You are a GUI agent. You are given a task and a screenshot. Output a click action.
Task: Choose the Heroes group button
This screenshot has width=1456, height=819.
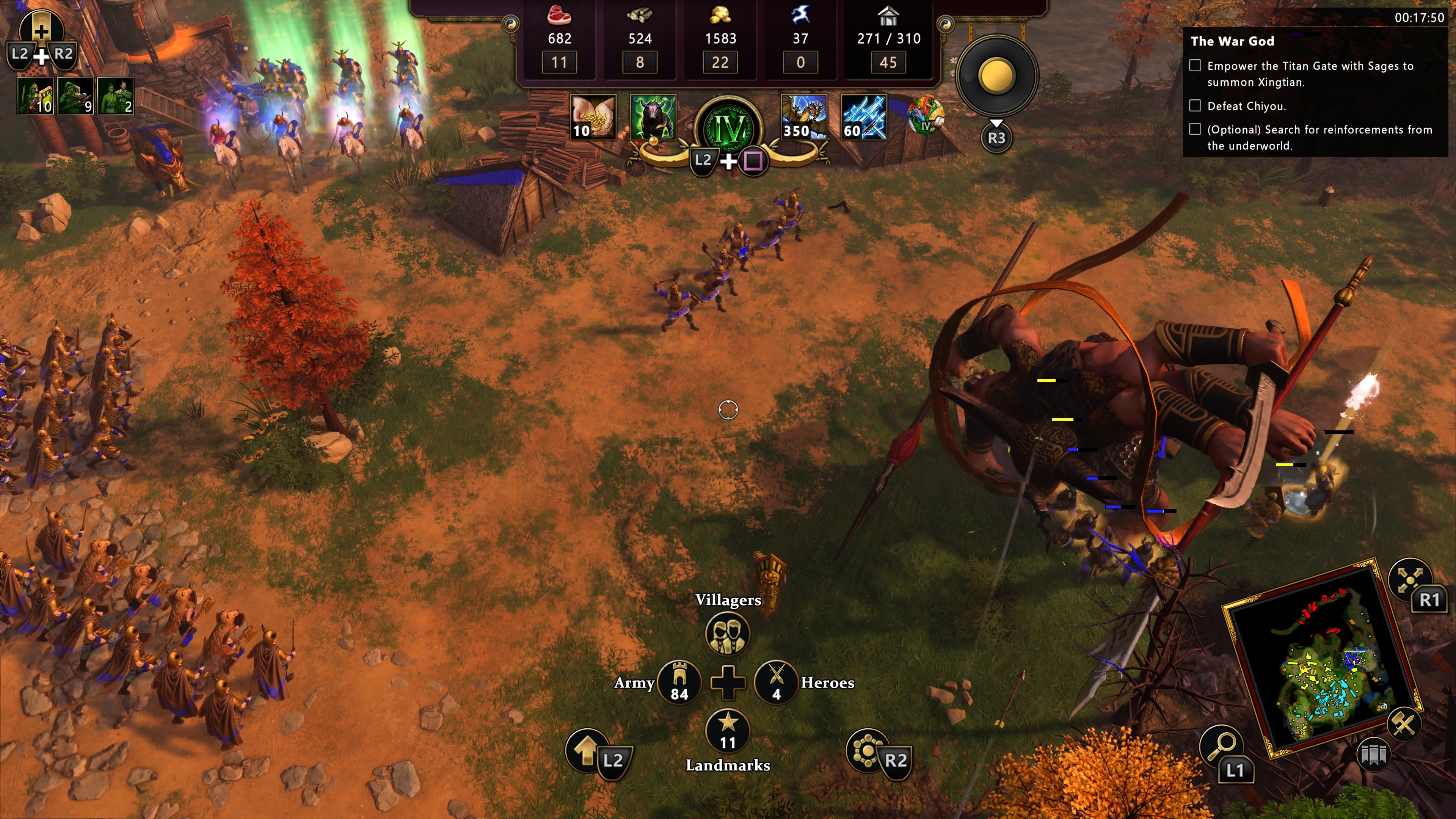tap(776, 683)
